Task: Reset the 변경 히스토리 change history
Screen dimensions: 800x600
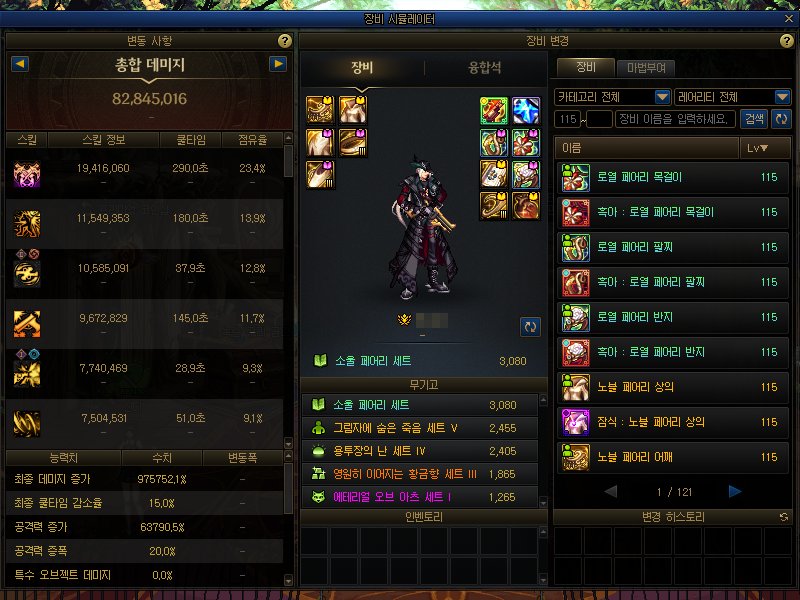Action: pos(783,517)
